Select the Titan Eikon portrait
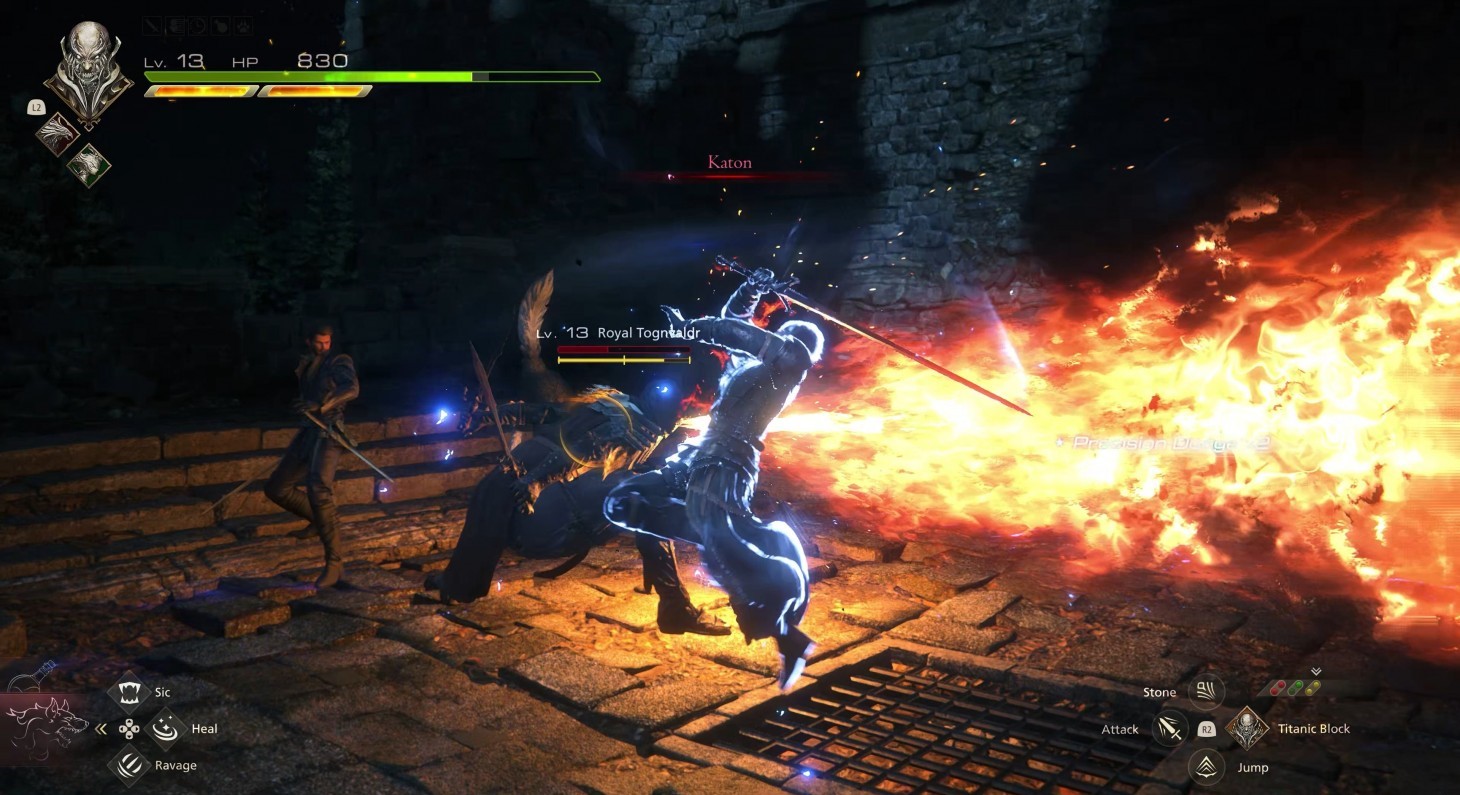 tap(88, 71)
